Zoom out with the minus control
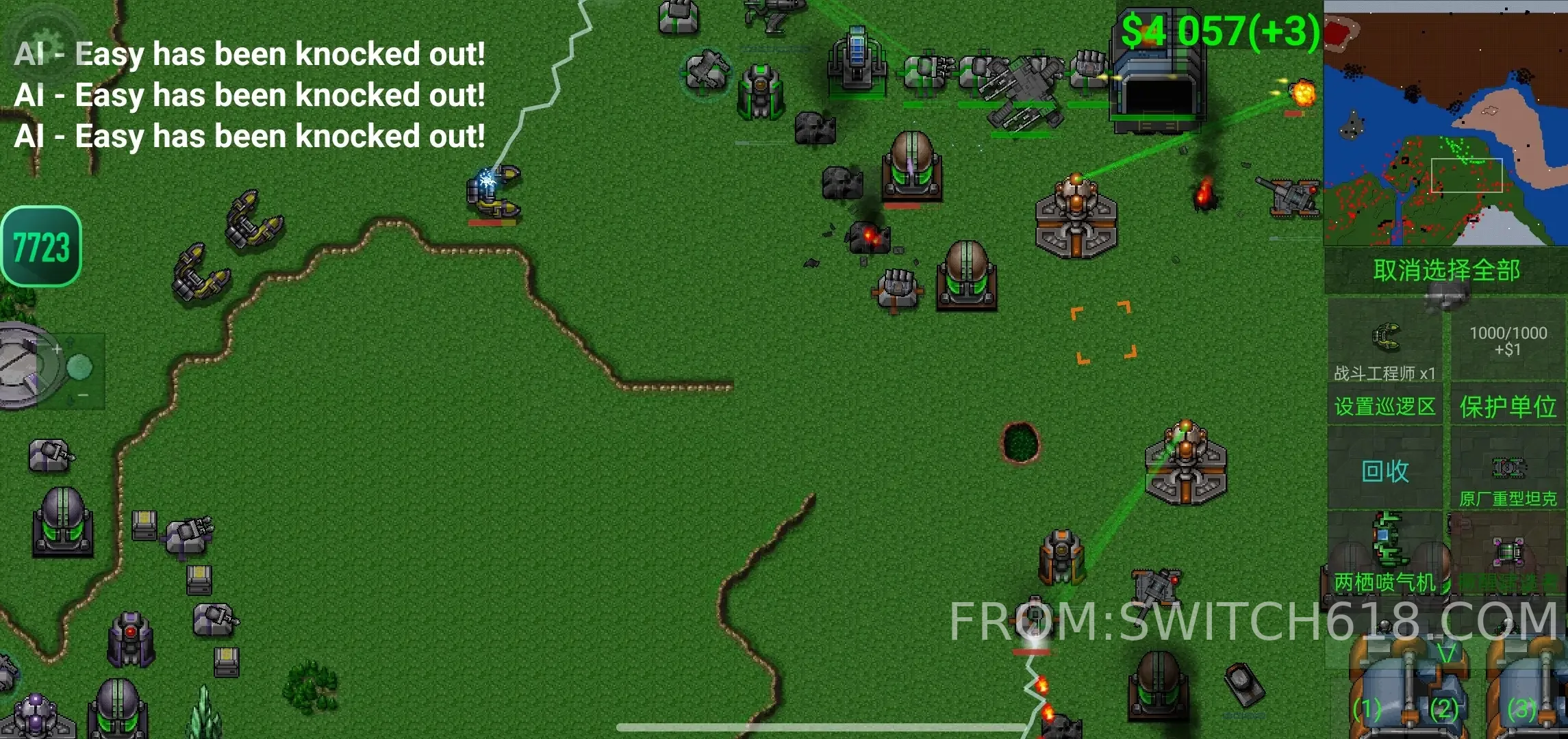This screenshot has height=739, width=1568. (x=83, y=396)
